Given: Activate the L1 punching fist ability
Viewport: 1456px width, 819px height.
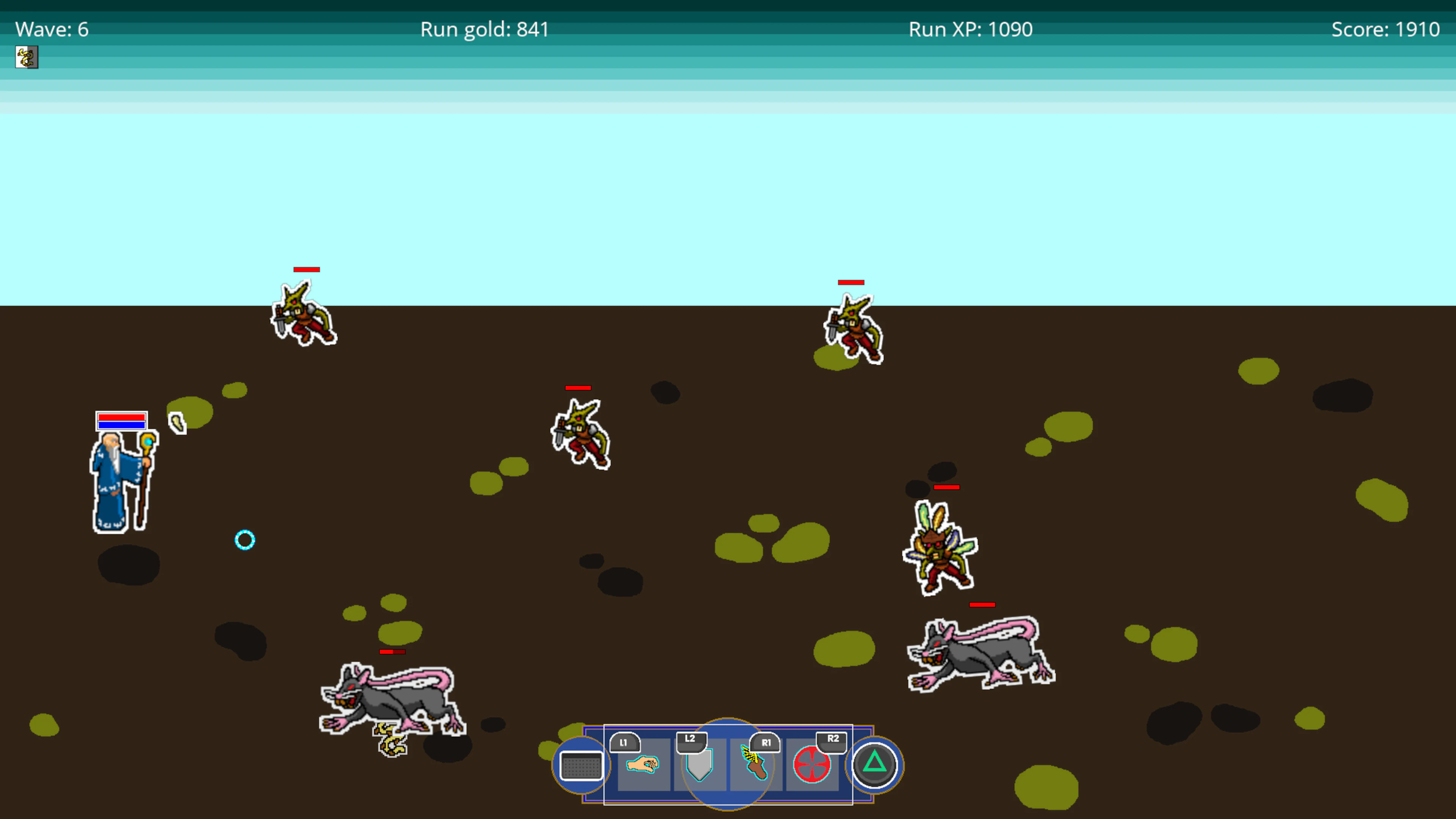Looking at the screenshot, I should pos(643,766).
